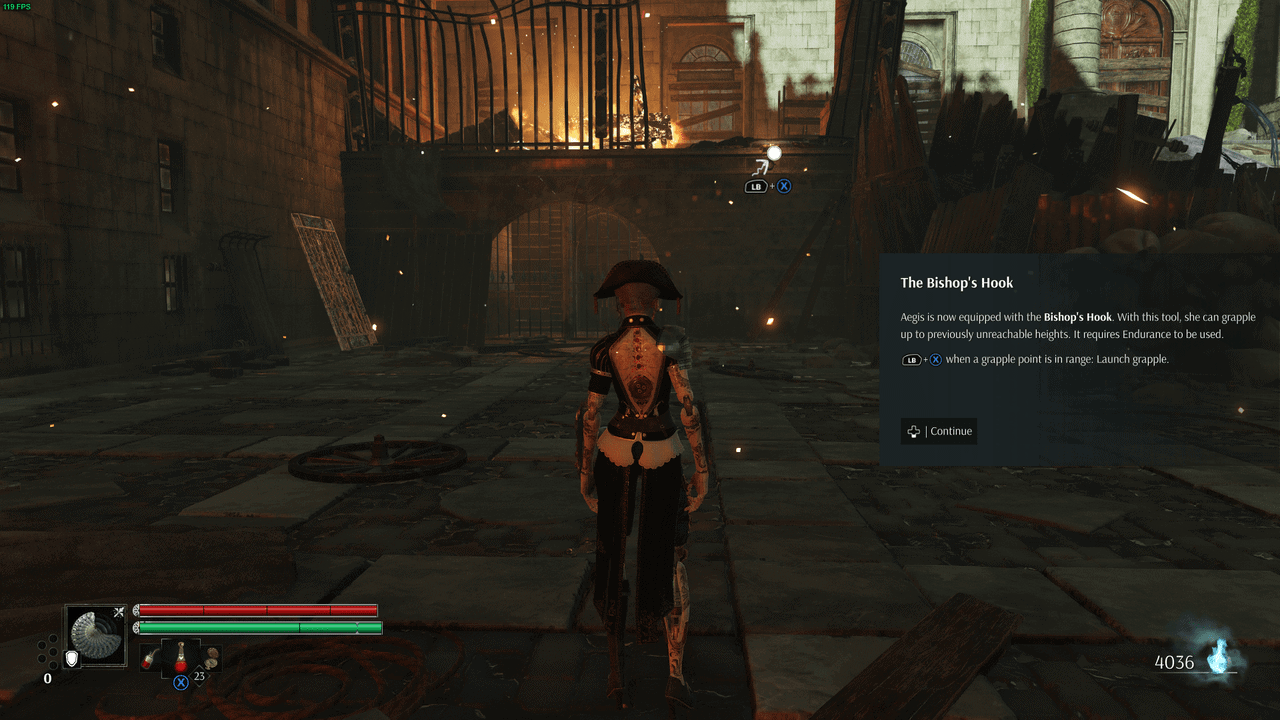Click the compass-shaped consumable icon
Image resolution: width=1280 pixels, height=720 pixels.
click(210, 657)
